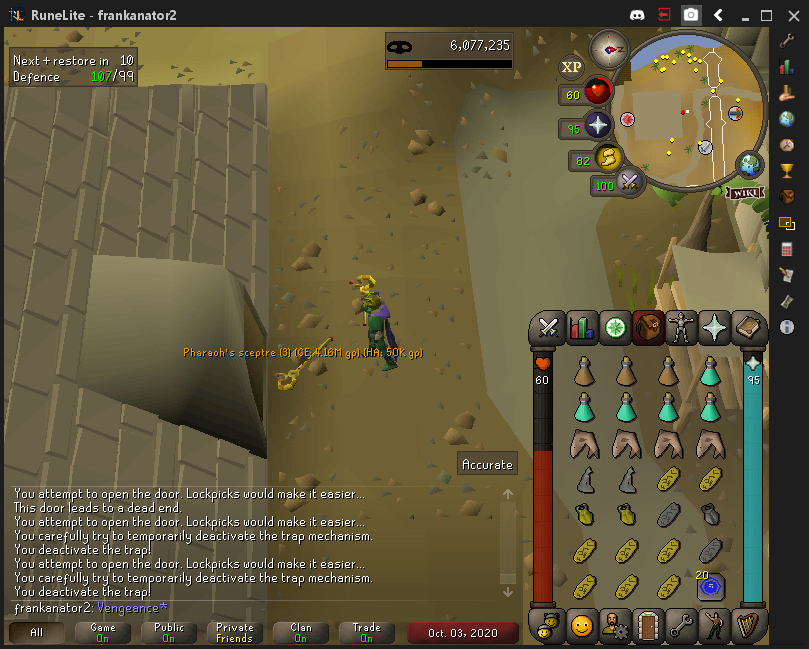Image resolution: width=809 pixels, height=649 pixels.
Task: Toggle the XP drops button
Action: coord(571,67)
